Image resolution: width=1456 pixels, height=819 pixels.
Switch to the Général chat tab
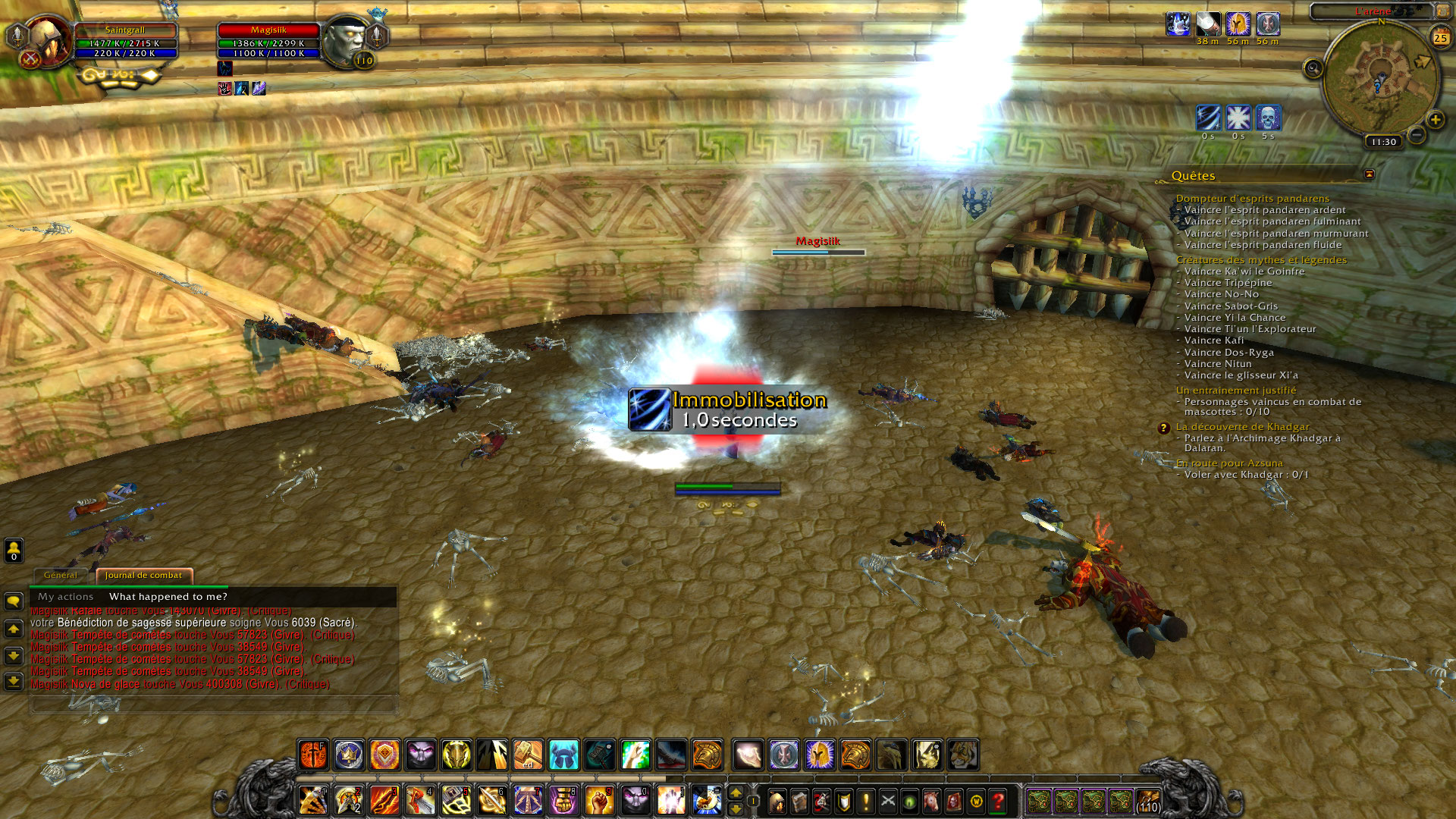click(x=61, y=576)
